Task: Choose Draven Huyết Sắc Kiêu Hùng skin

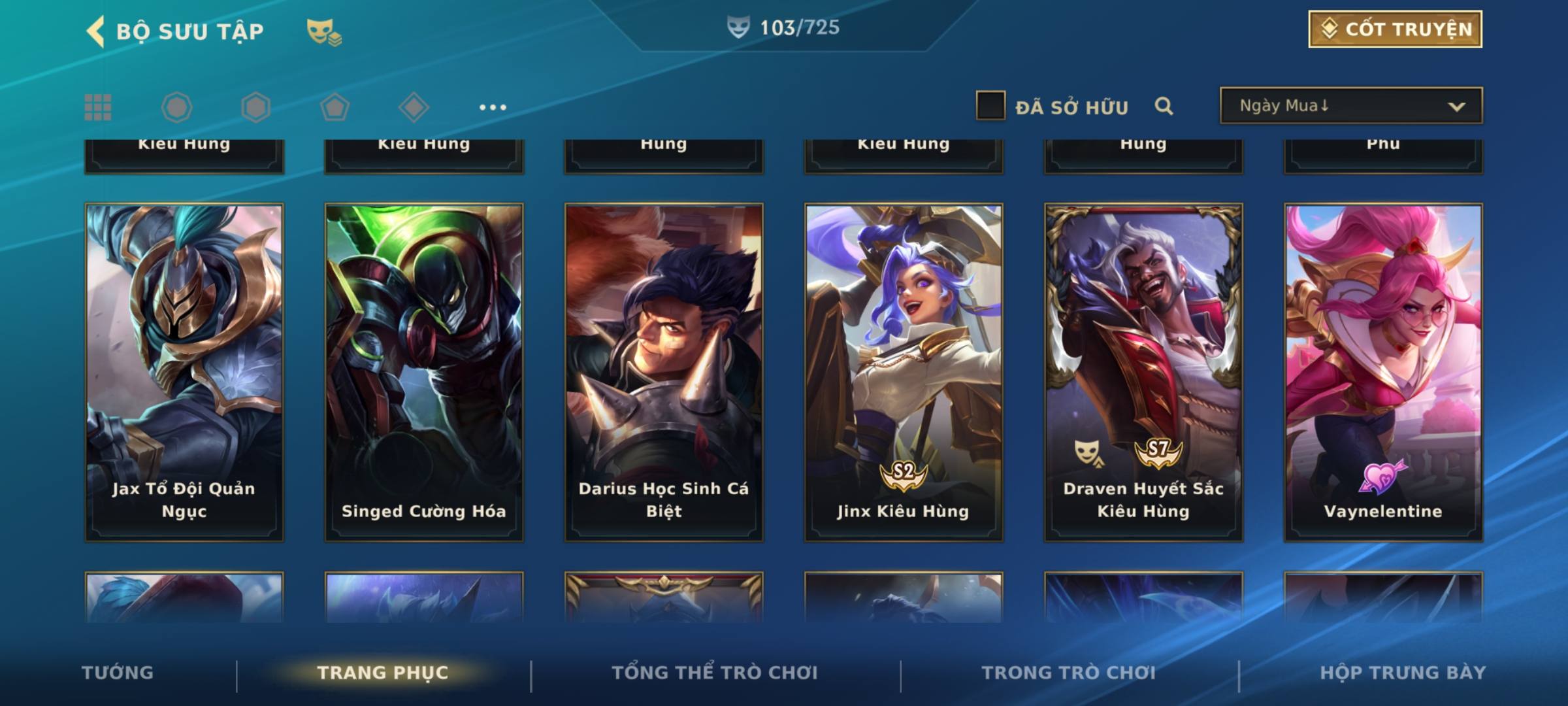Action: click(x=1143, y=372)
